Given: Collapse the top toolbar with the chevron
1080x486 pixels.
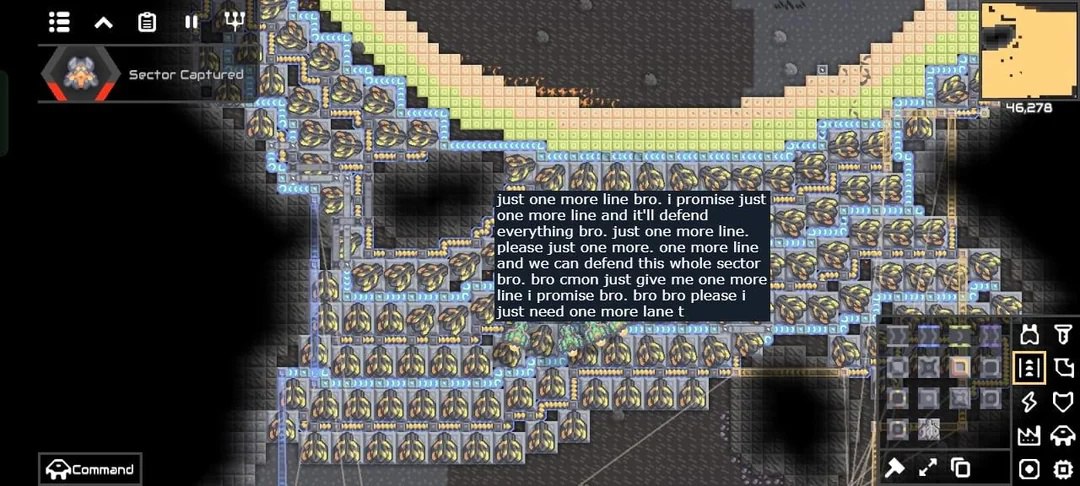Looking at the screenshot, I should [x=103, y=21].
